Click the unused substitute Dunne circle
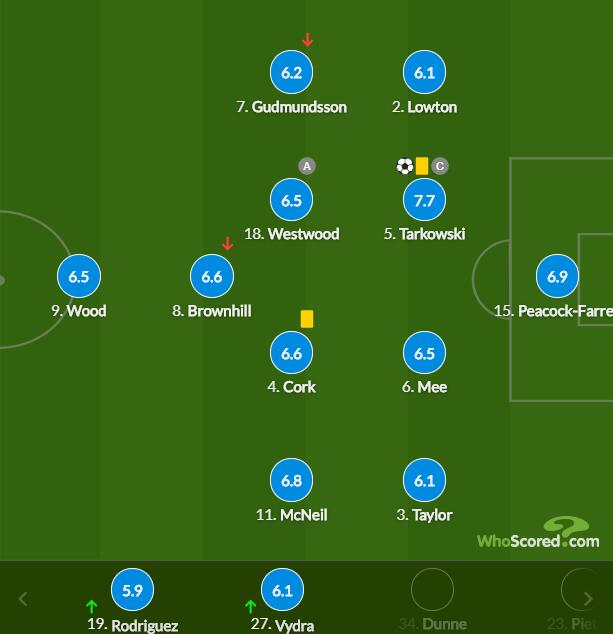 click(432, 591)
